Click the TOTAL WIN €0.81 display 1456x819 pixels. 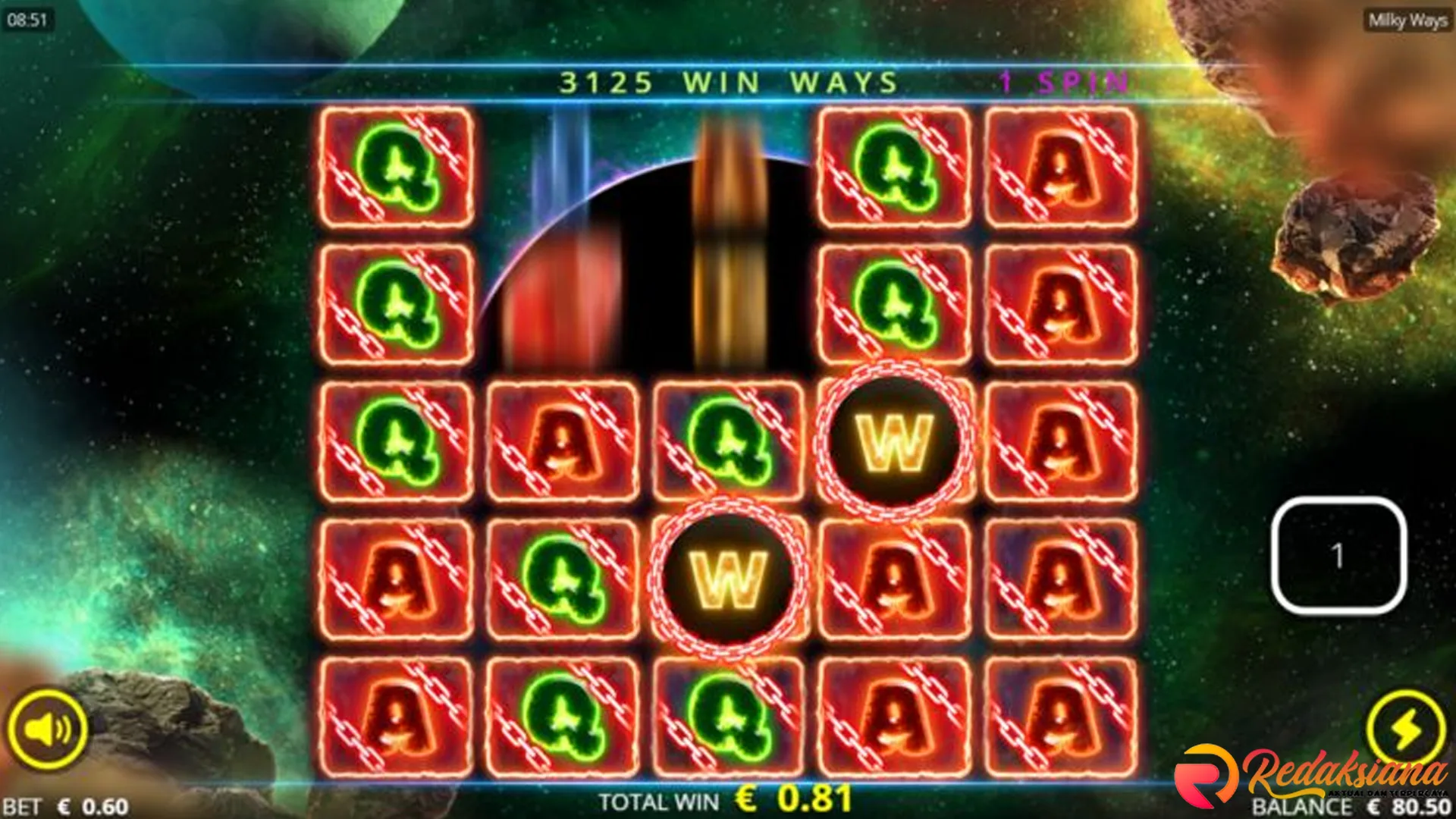click(728, 800)
